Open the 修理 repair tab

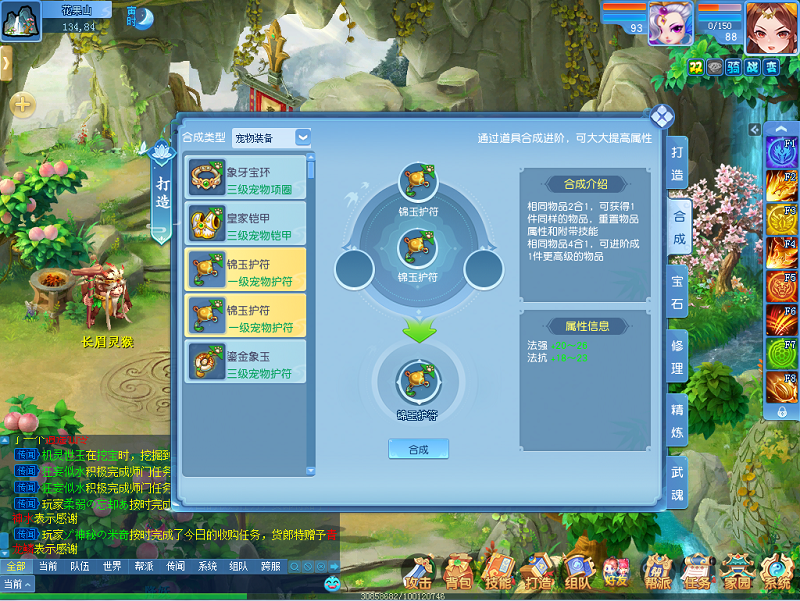(678, 355)
